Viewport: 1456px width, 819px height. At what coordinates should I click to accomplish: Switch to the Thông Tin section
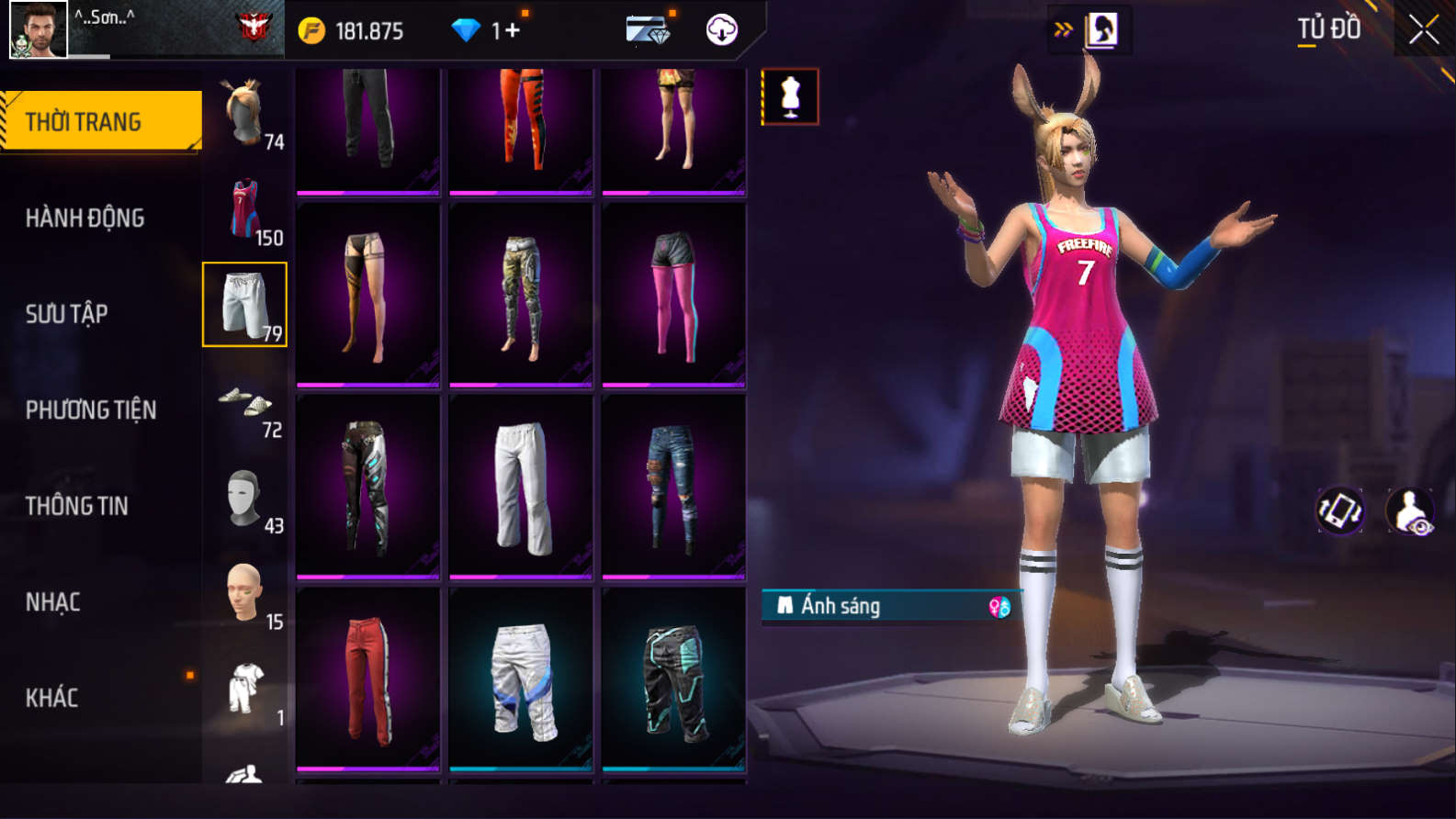[x=77, y=506]
